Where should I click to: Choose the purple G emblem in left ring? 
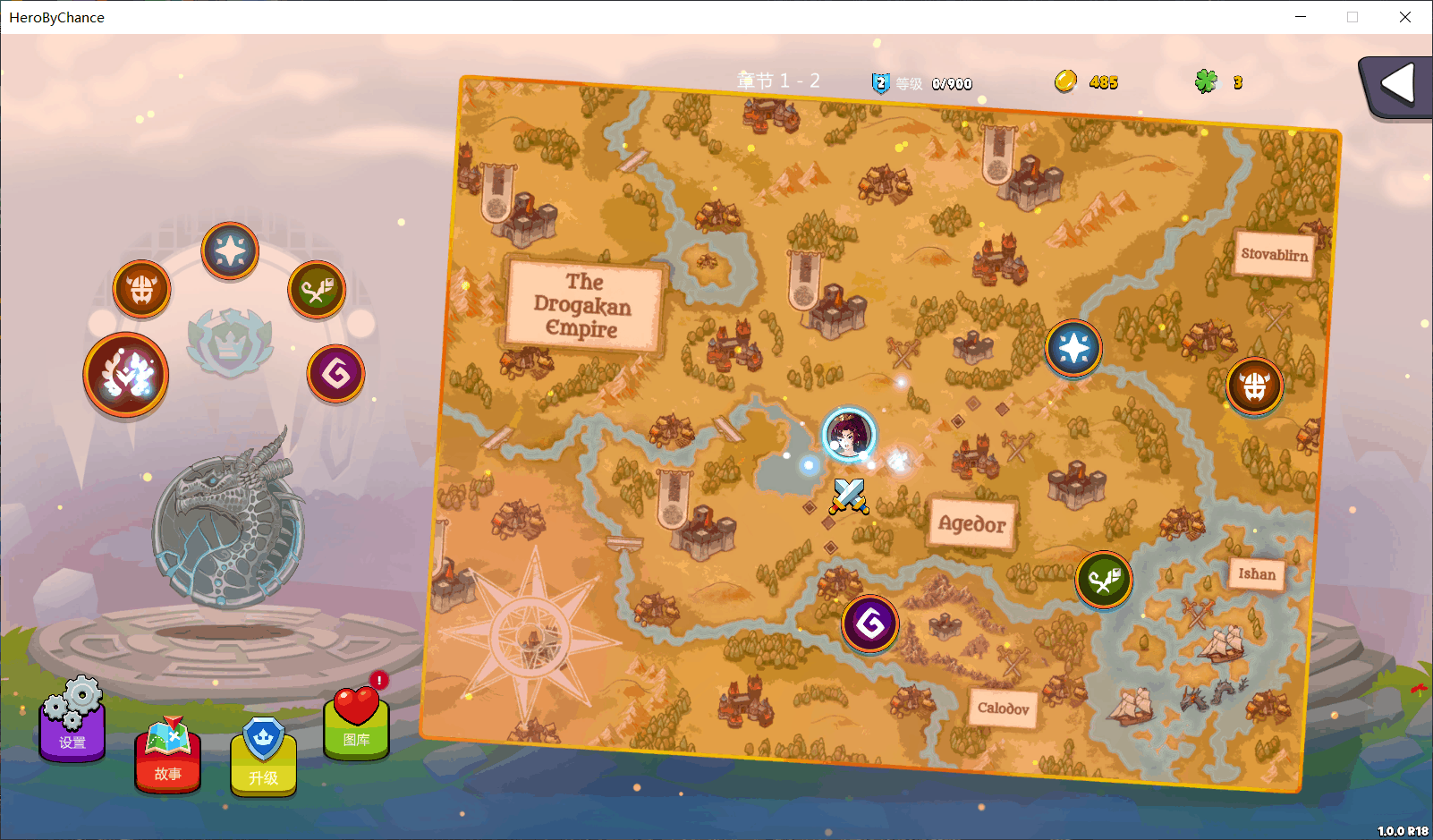click(x=335, y=373)
